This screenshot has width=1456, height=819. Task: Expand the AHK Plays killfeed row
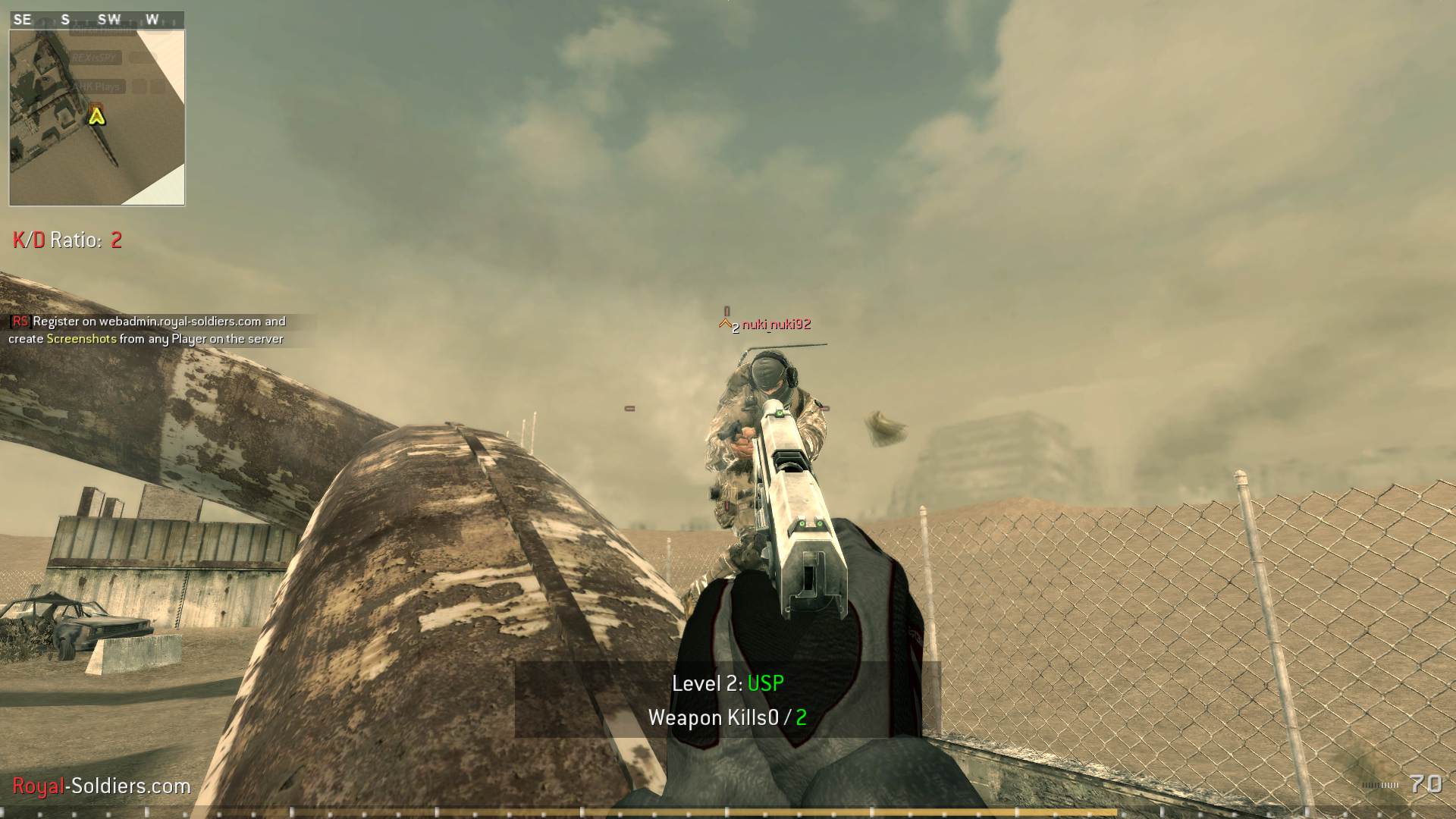coord(99,86)
